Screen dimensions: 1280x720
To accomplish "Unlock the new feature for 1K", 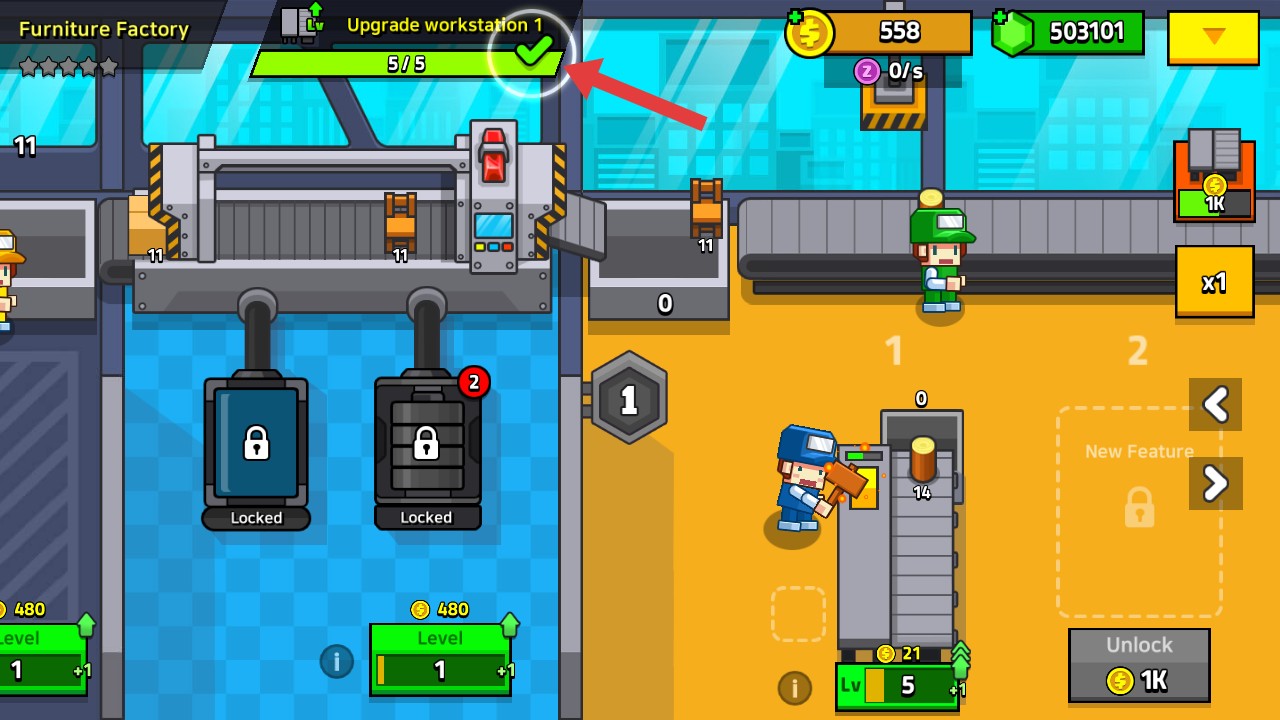I will click(x=1139, y=666).
